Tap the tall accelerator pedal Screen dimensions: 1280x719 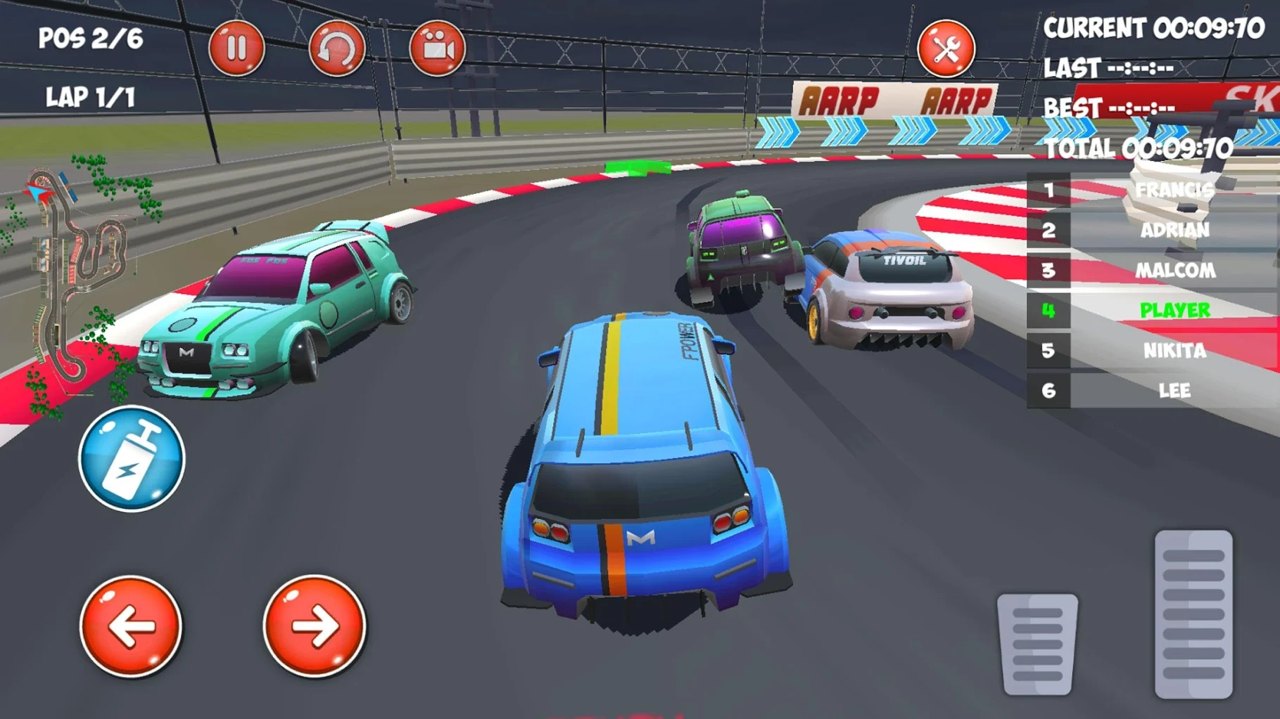[1193, 612]
